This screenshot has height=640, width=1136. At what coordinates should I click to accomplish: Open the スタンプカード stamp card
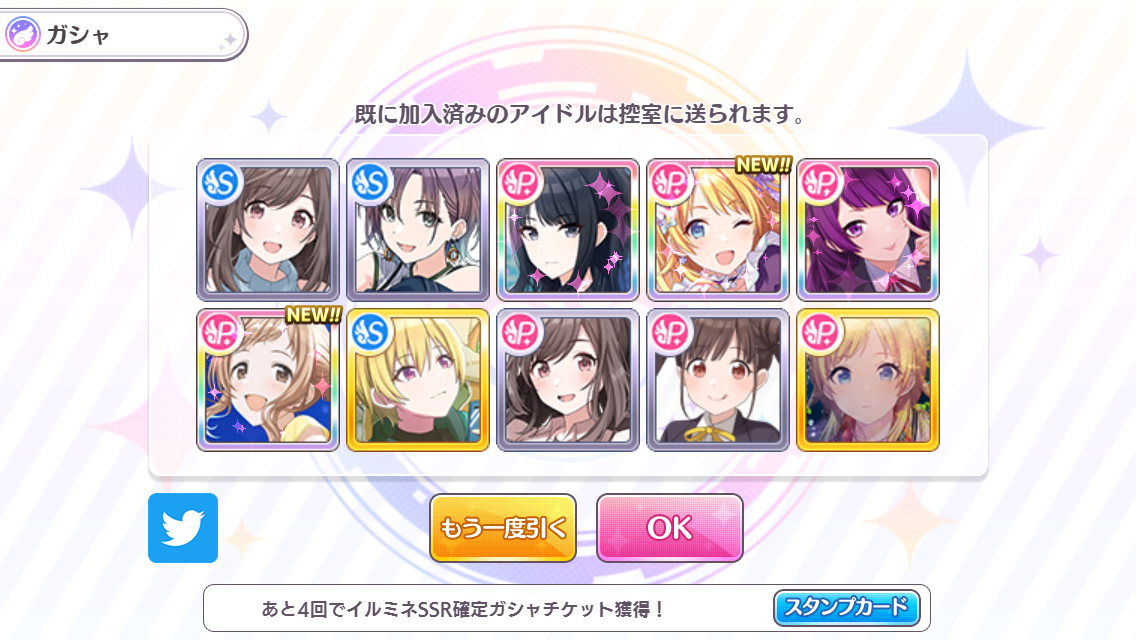tap(845, 606)
